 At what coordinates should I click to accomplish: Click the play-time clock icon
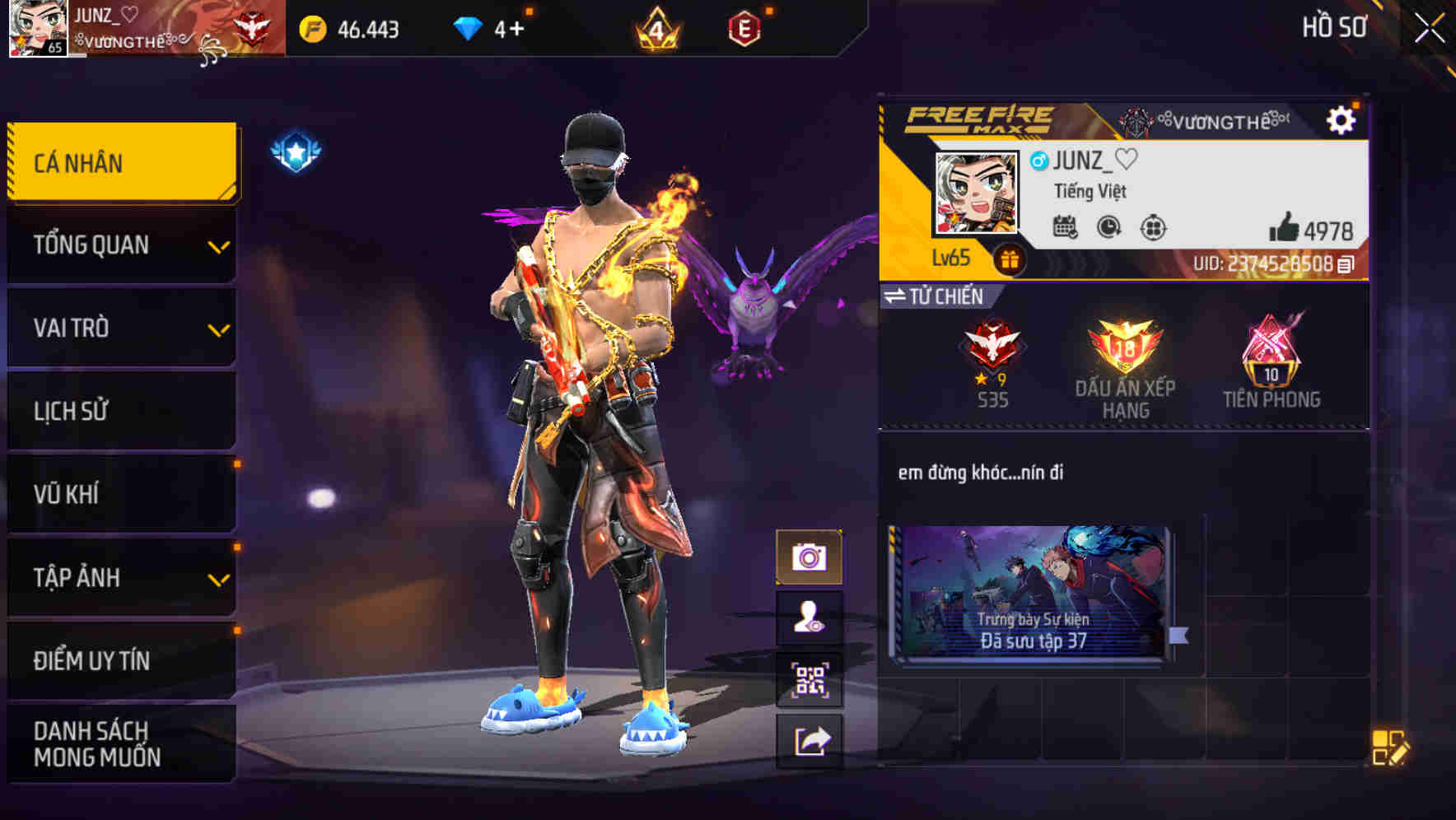point(1107,227)
